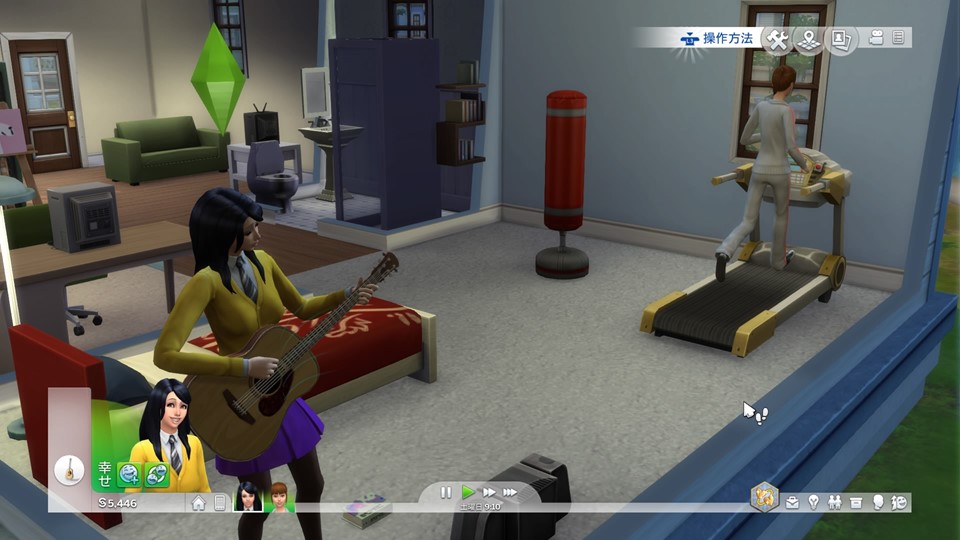
Task: Set game speed to normal play
Action: (468, 492)
